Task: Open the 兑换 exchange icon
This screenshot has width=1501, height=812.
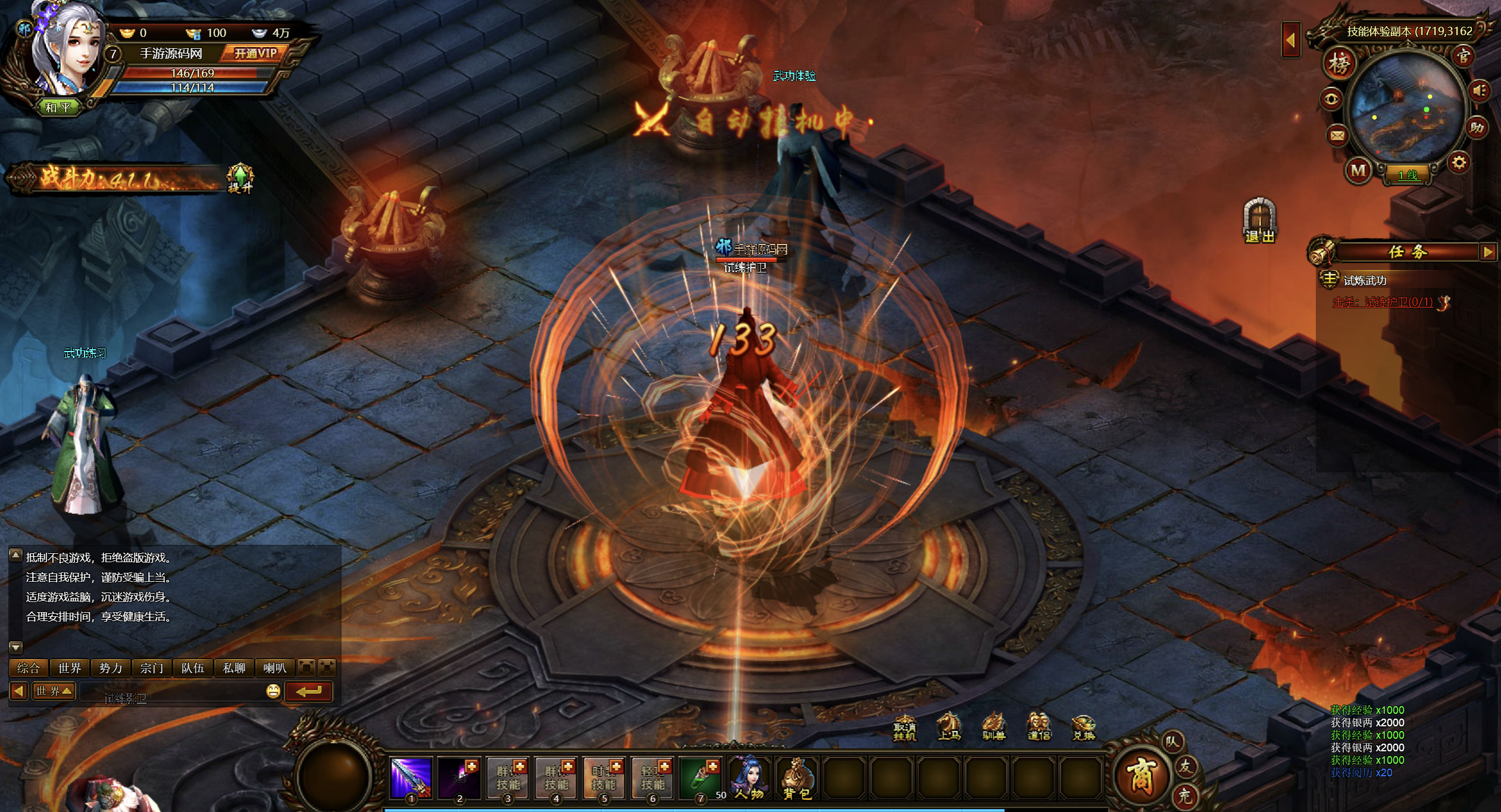Action: (1083, 728)
